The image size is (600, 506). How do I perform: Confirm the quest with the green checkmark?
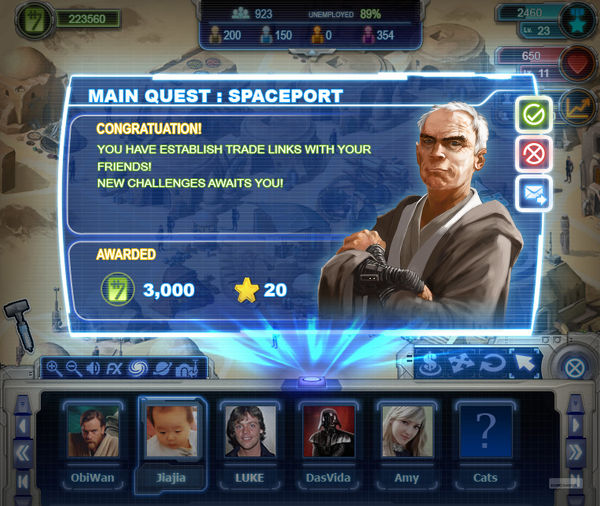click(x=534, y=116)
